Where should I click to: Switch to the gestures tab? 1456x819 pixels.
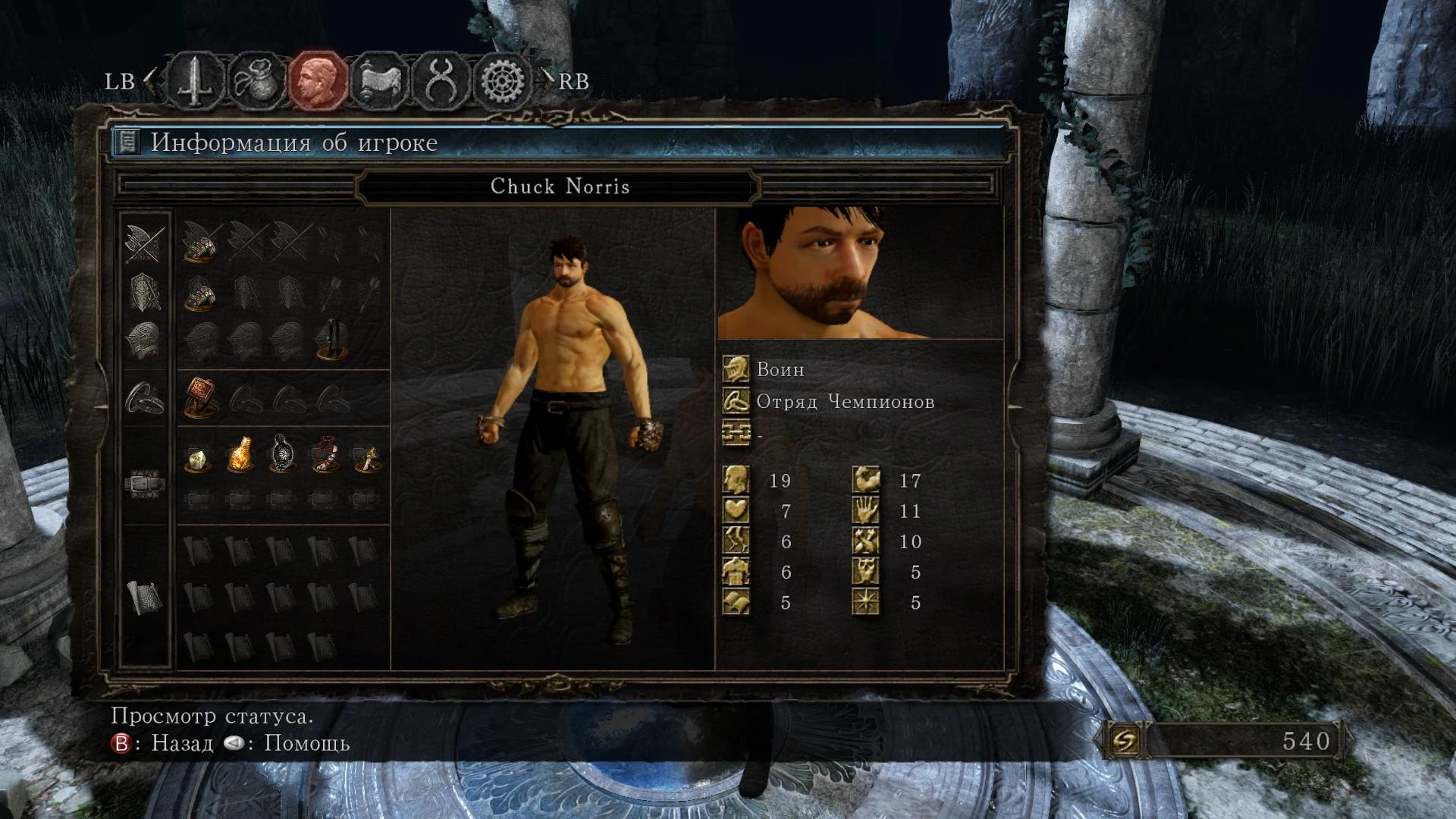coord(441,80)
